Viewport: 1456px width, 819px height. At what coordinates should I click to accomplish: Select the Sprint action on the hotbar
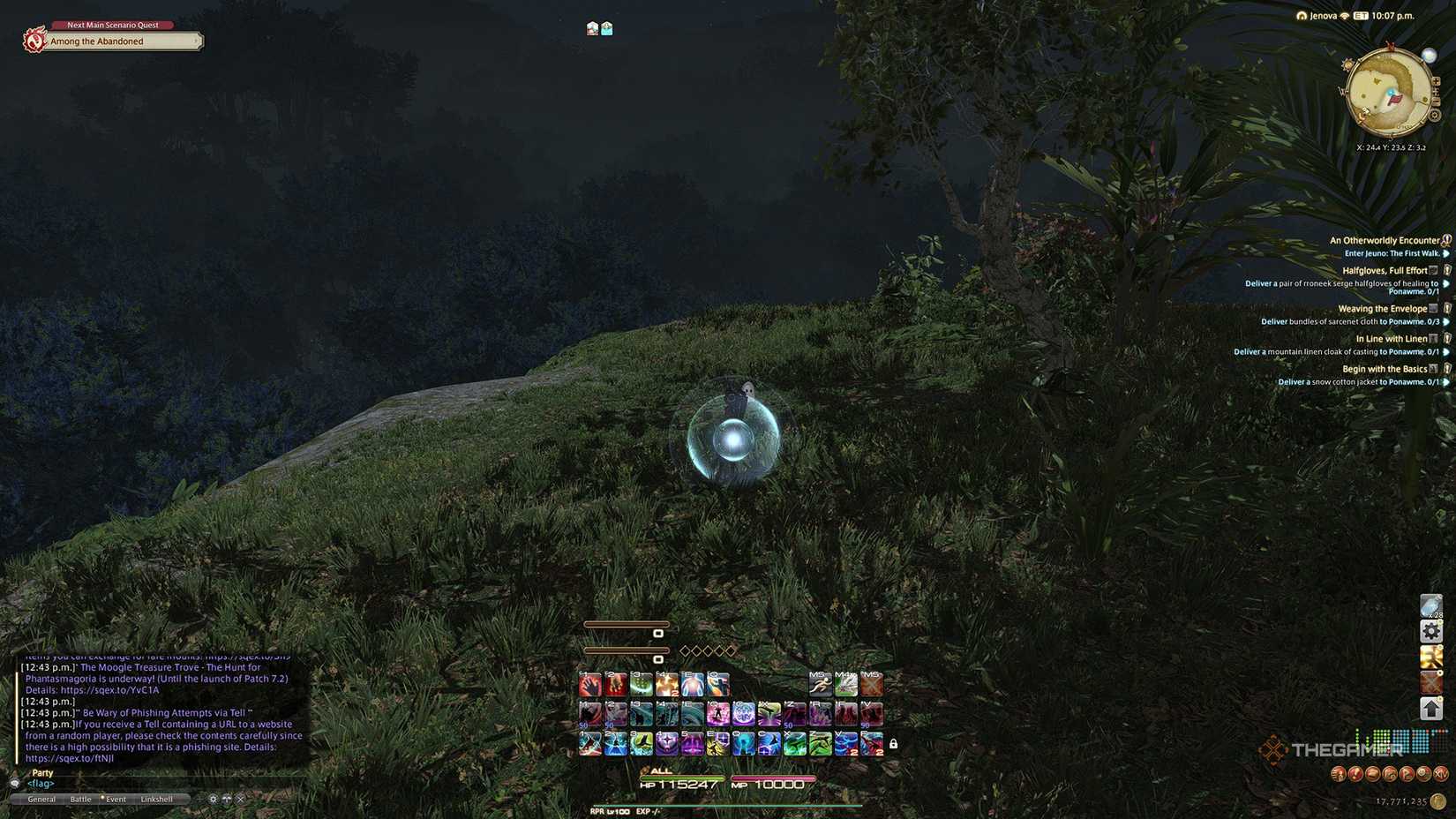[x=820, y=684]
